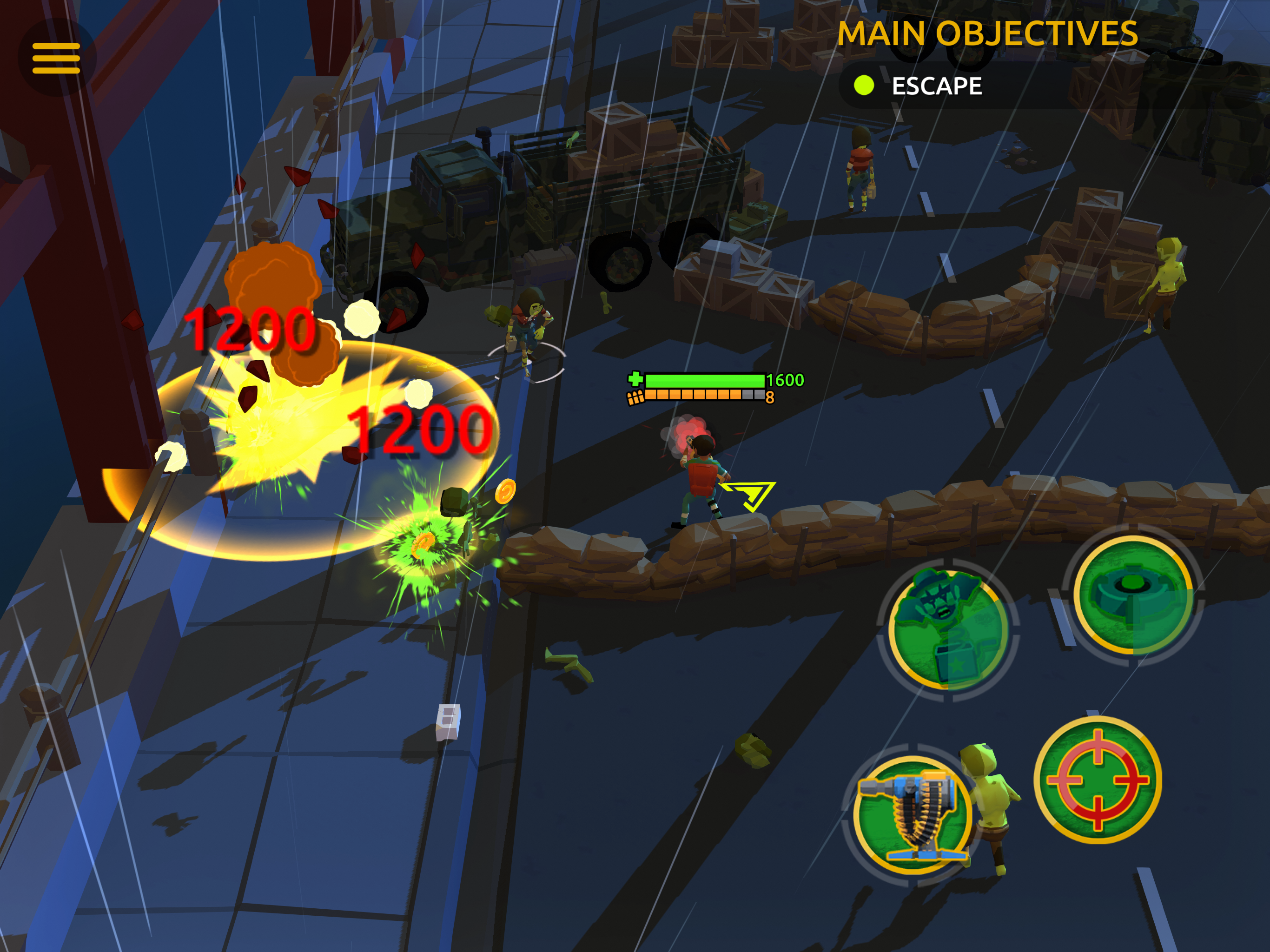Use the landmine ability button
The image size is (1270, 952).
(1132, 595)
